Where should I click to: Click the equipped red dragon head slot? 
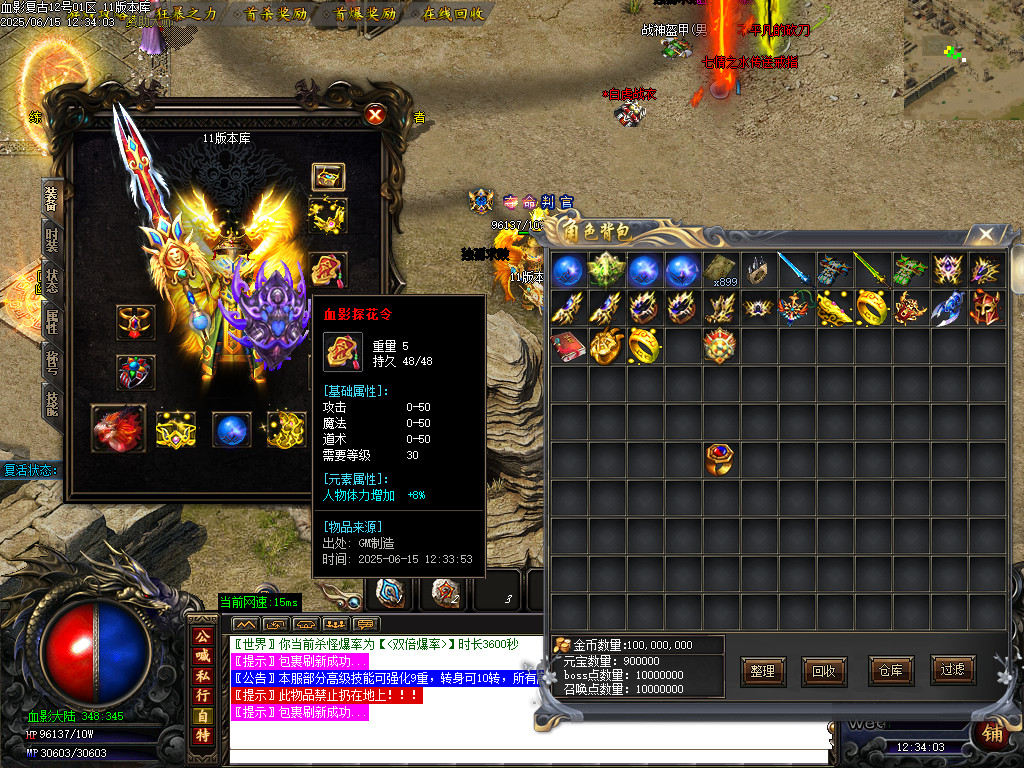(118, 428)
